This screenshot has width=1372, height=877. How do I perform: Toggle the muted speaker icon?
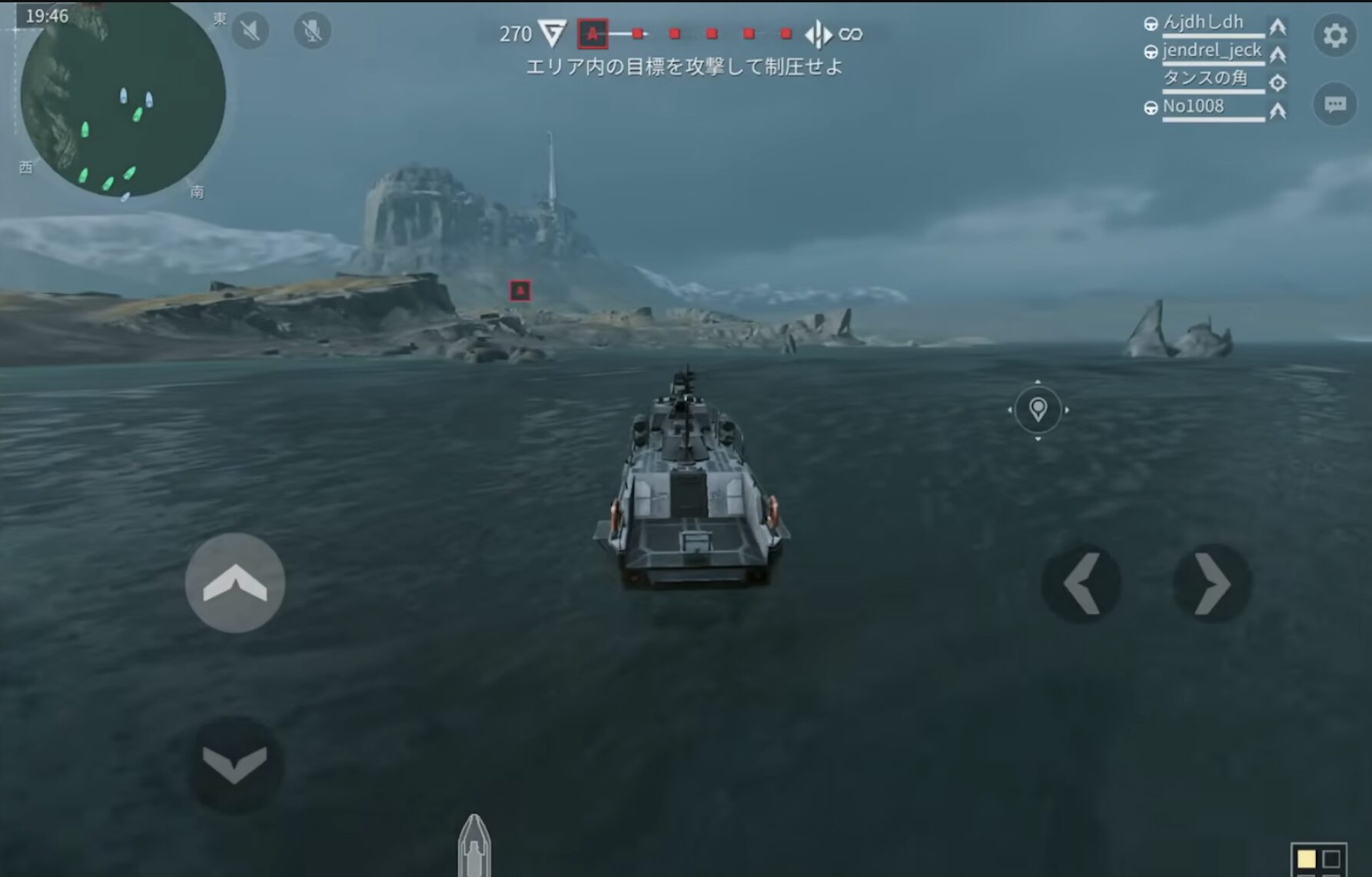[250, 31]
